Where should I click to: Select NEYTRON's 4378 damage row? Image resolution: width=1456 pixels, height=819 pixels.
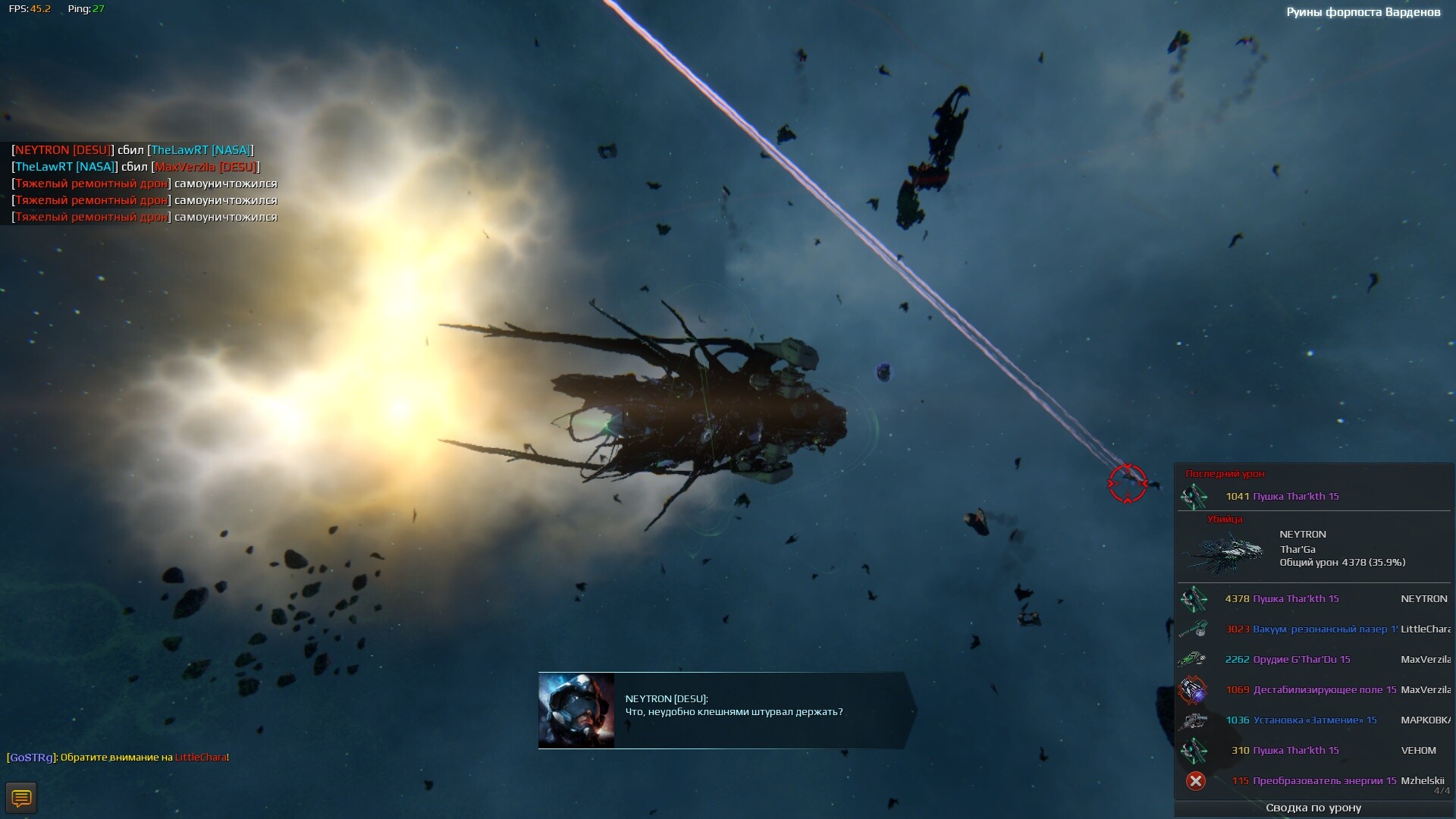coord(1313,599)
